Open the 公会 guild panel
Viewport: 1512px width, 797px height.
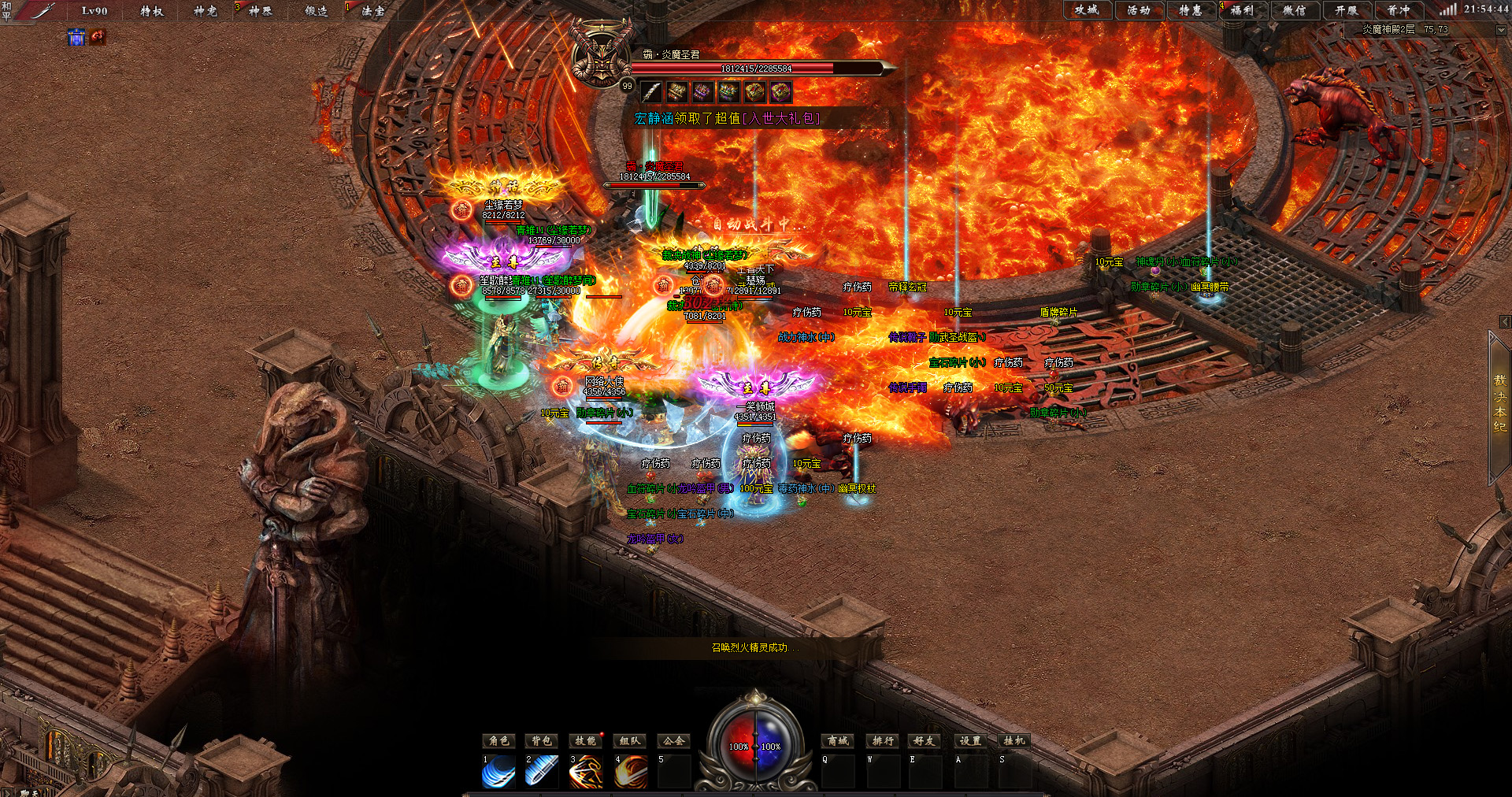coord(673,741)
